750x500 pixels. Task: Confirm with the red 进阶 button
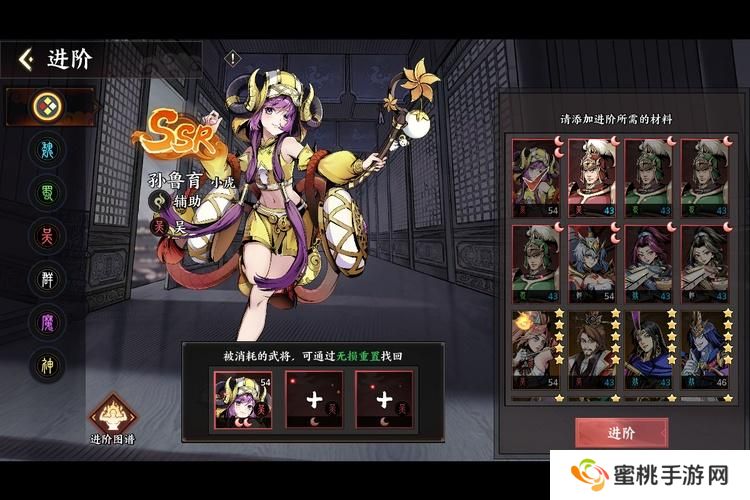tap(620, 432)
